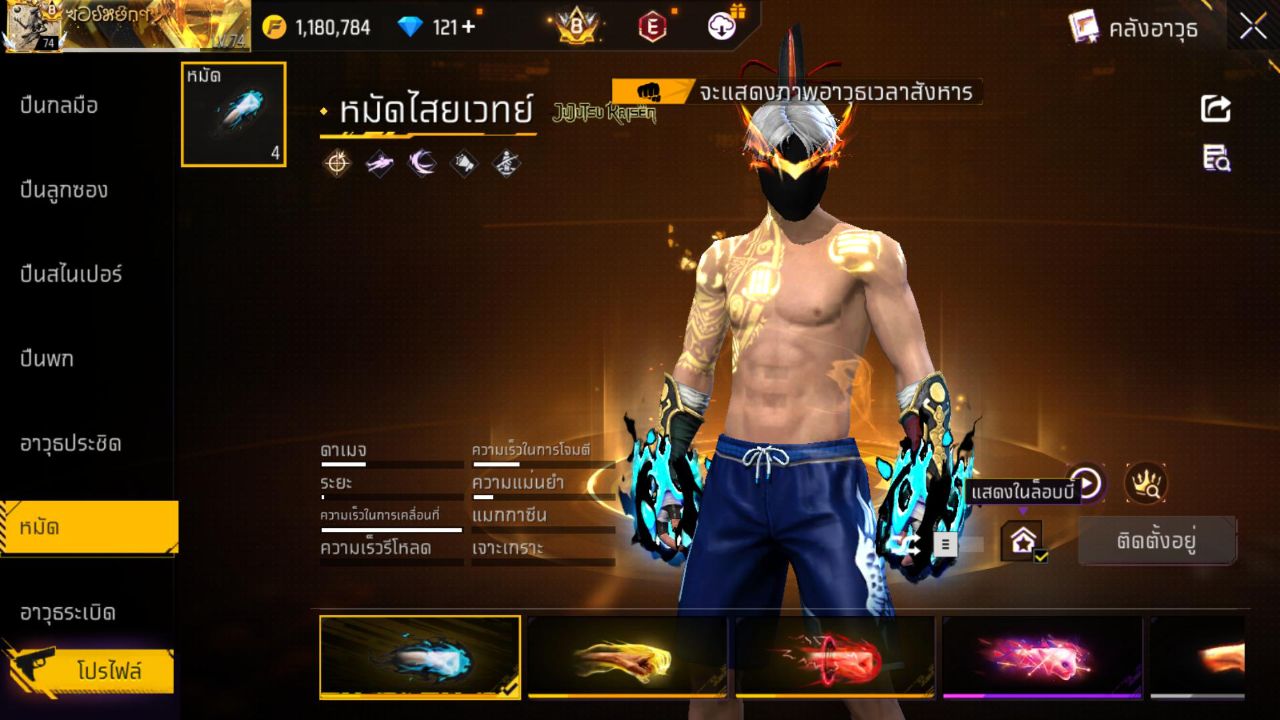Click the share icon on the right

tap(1214, 109)
